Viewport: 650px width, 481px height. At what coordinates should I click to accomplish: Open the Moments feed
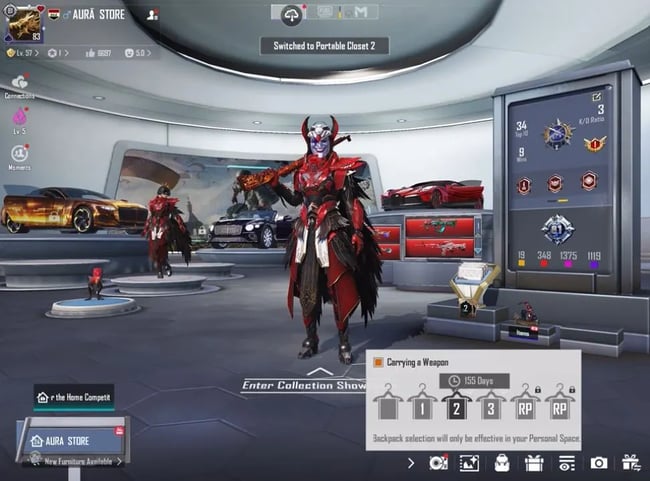(x=20, y=155)
